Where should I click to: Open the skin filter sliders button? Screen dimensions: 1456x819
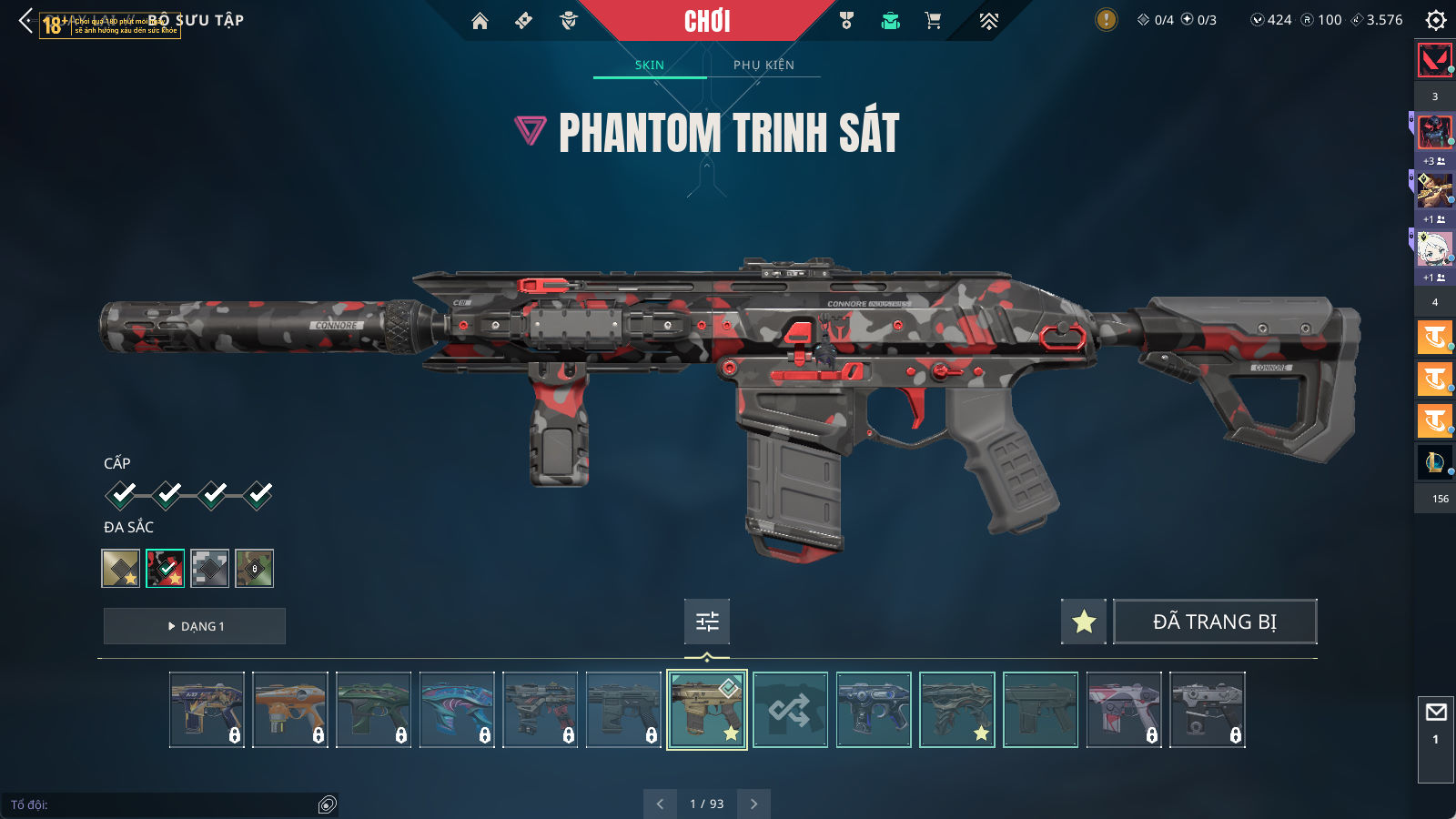click(707, 622)
